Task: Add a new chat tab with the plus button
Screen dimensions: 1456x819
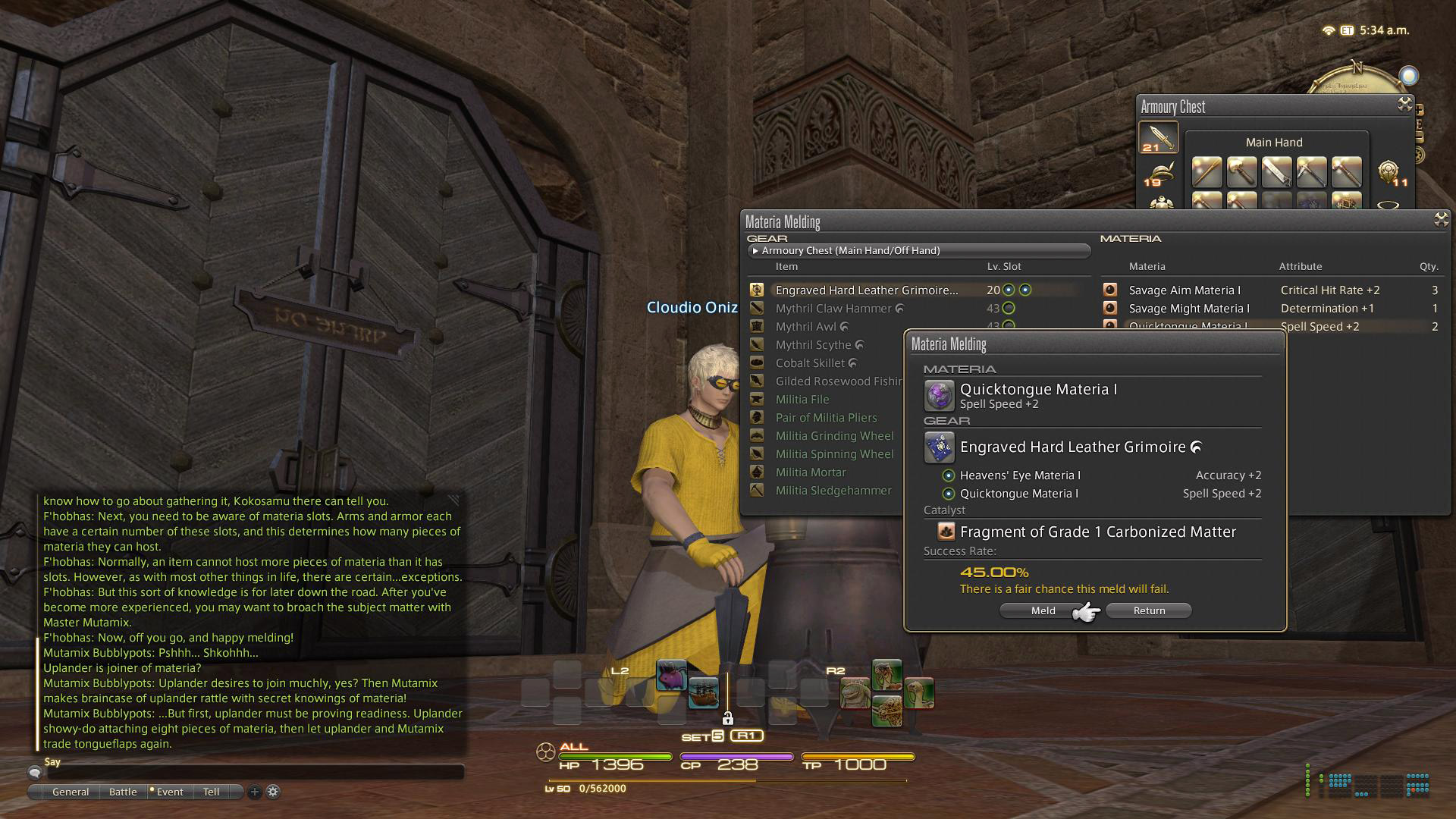Action: [255, 792]
